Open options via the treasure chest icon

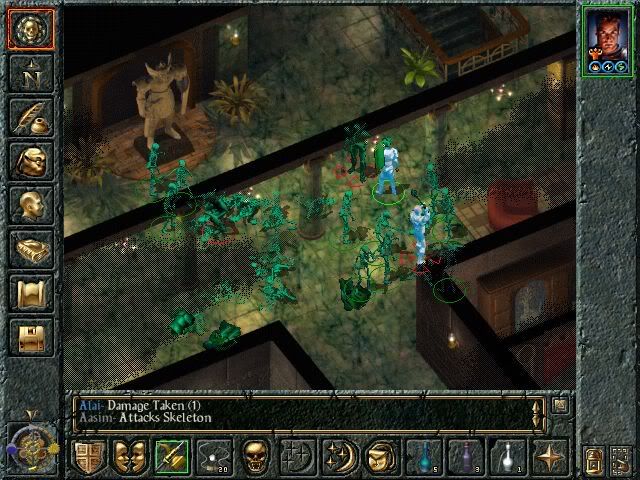pos(30,337)
